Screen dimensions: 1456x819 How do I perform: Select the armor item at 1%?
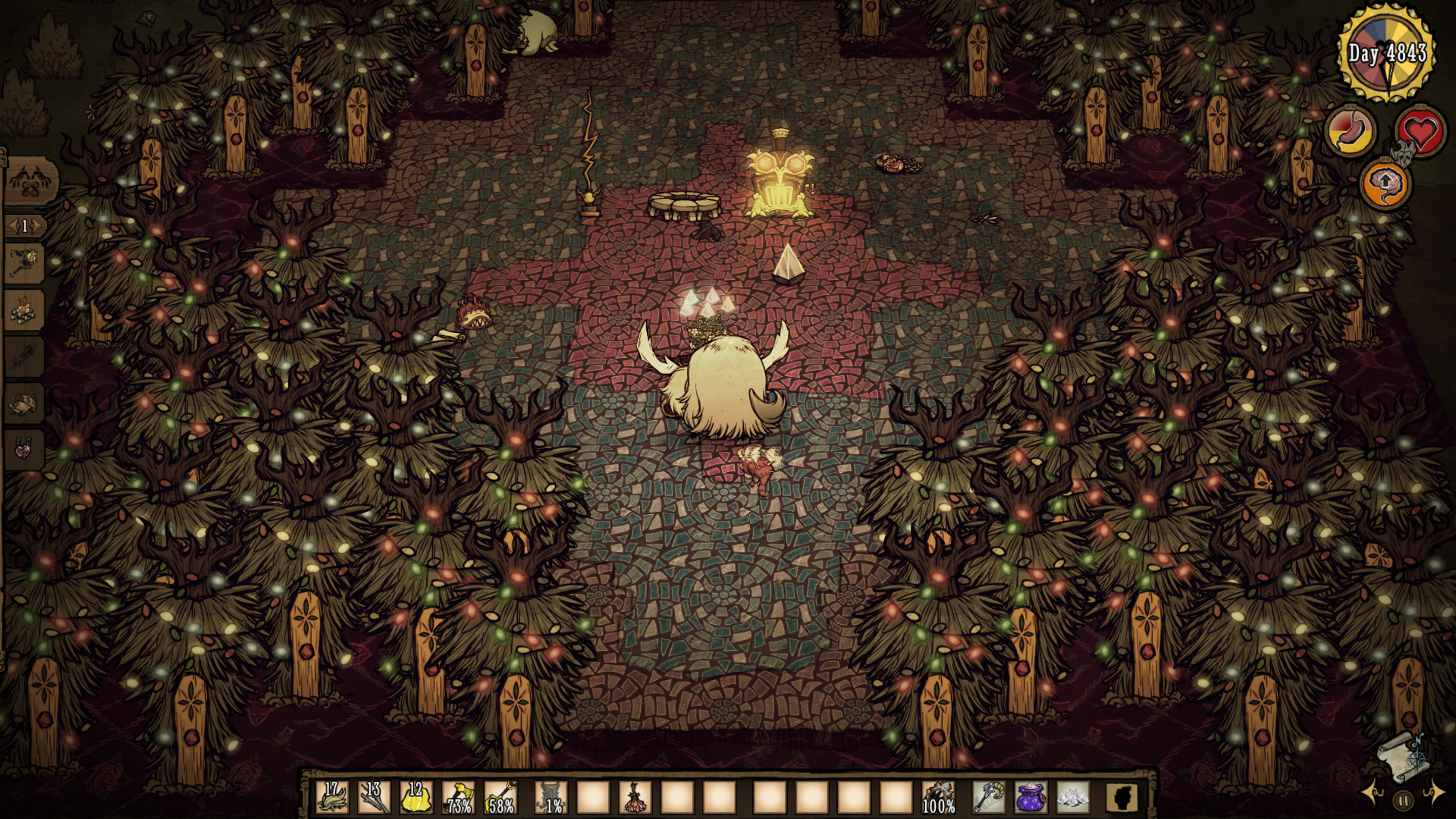[551, 798]
